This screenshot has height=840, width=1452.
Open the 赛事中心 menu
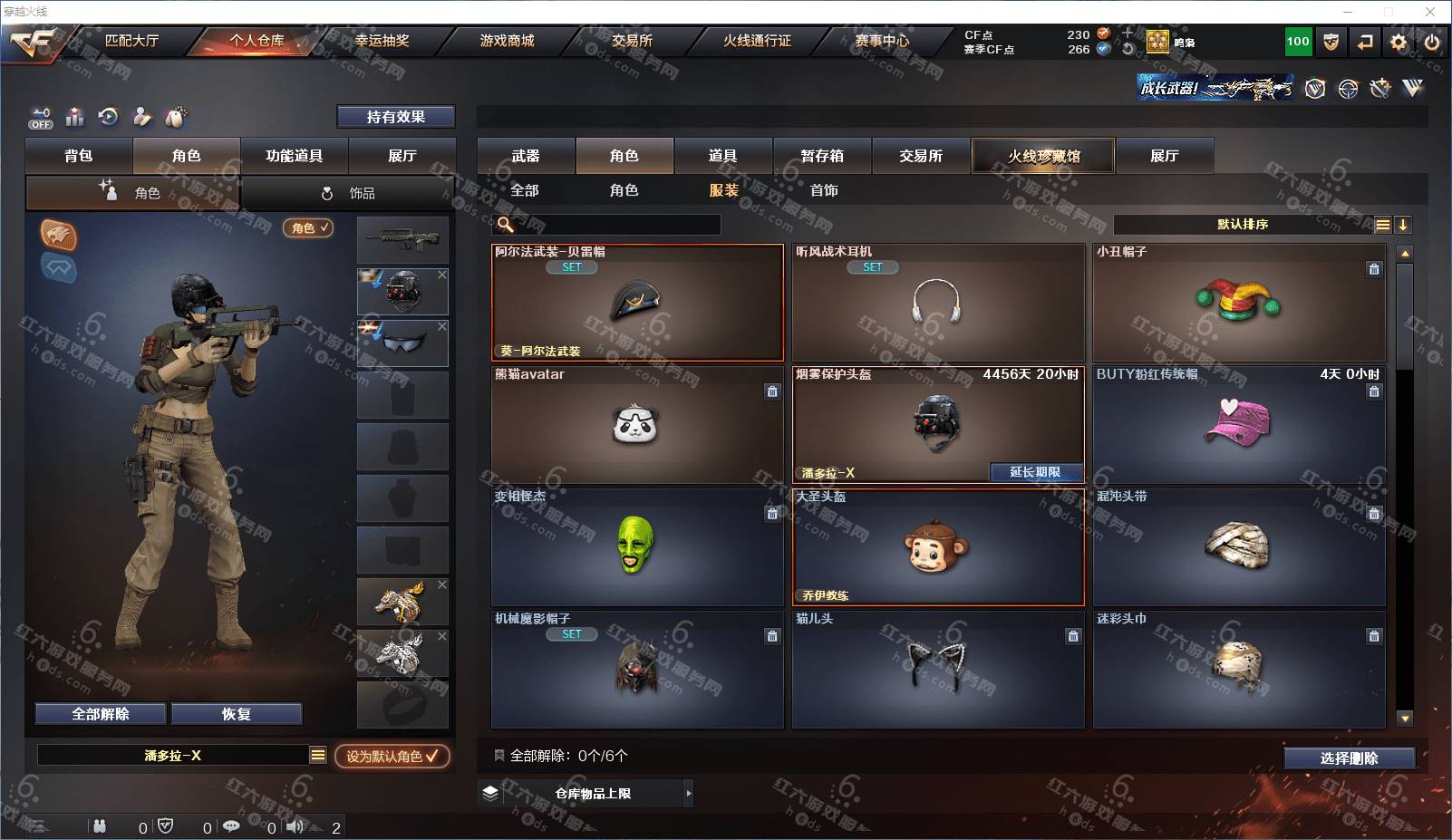tap(881, 41)
